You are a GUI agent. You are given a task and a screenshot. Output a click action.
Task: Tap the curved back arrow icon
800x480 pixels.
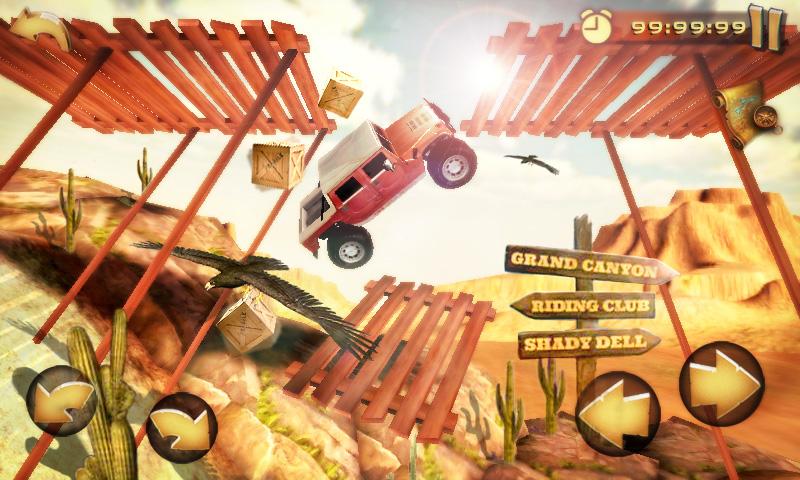(38, 30)
